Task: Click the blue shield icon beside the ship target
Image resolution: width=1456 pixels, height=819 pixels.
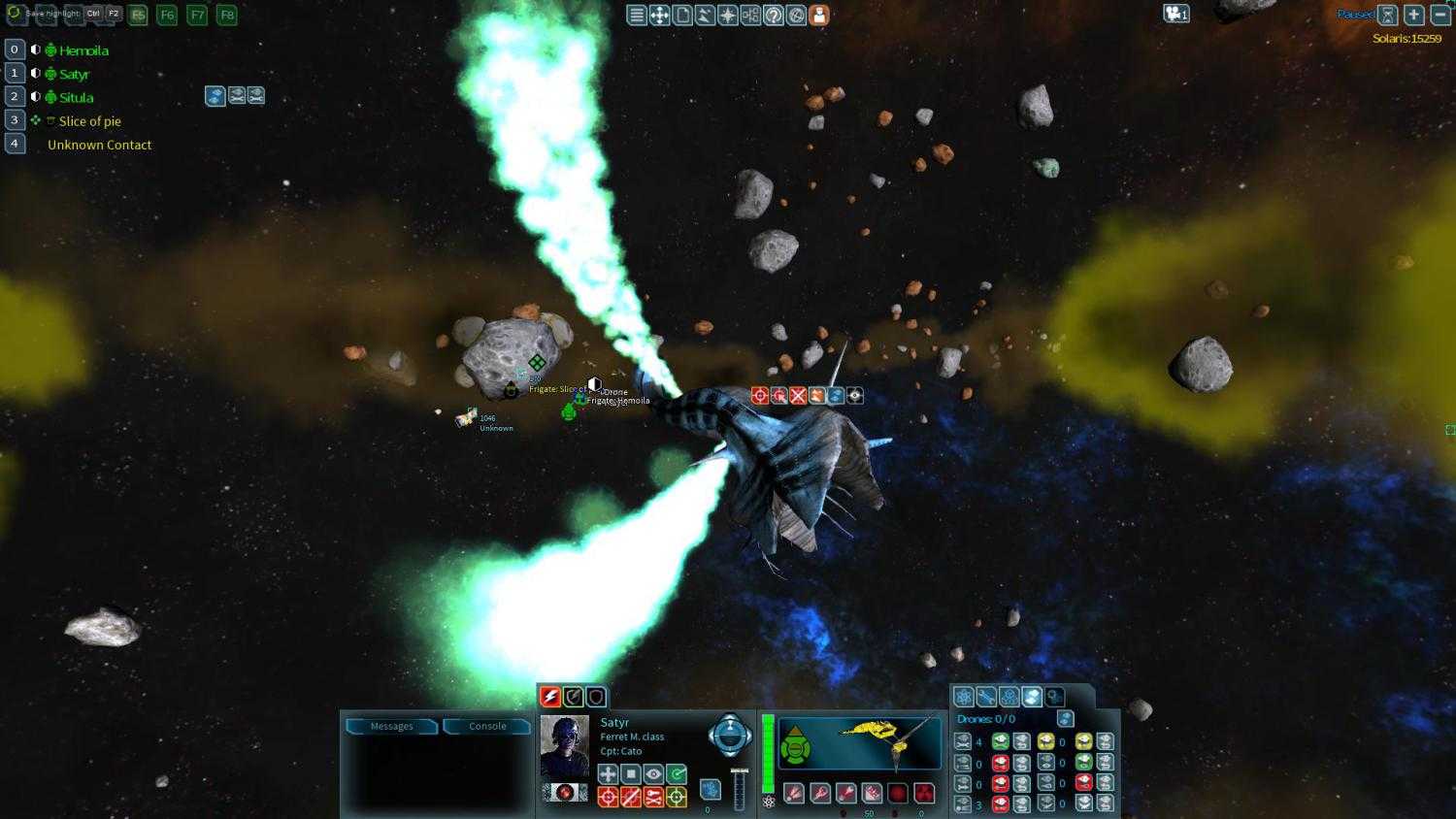Action: (x=835, y=395)
